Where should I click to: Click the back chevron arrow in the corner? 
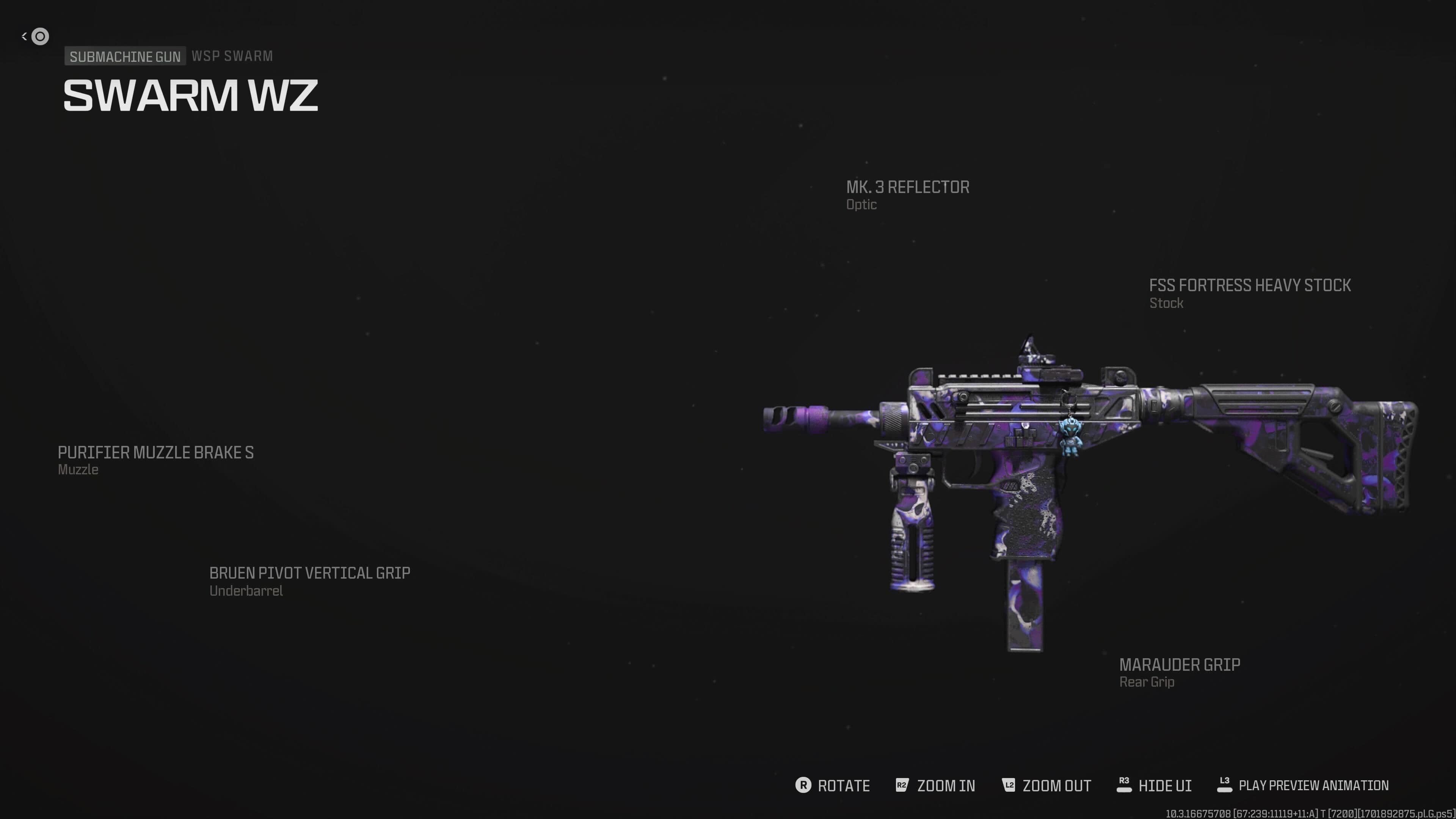(24, 36)
